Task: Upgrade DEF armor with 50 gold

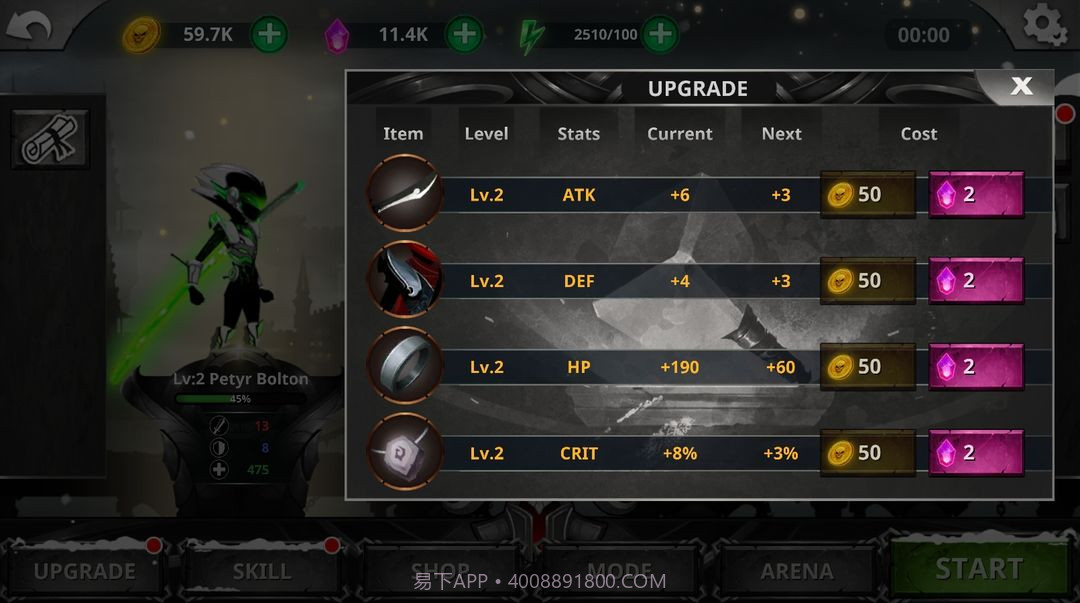Action: (867, 281)
